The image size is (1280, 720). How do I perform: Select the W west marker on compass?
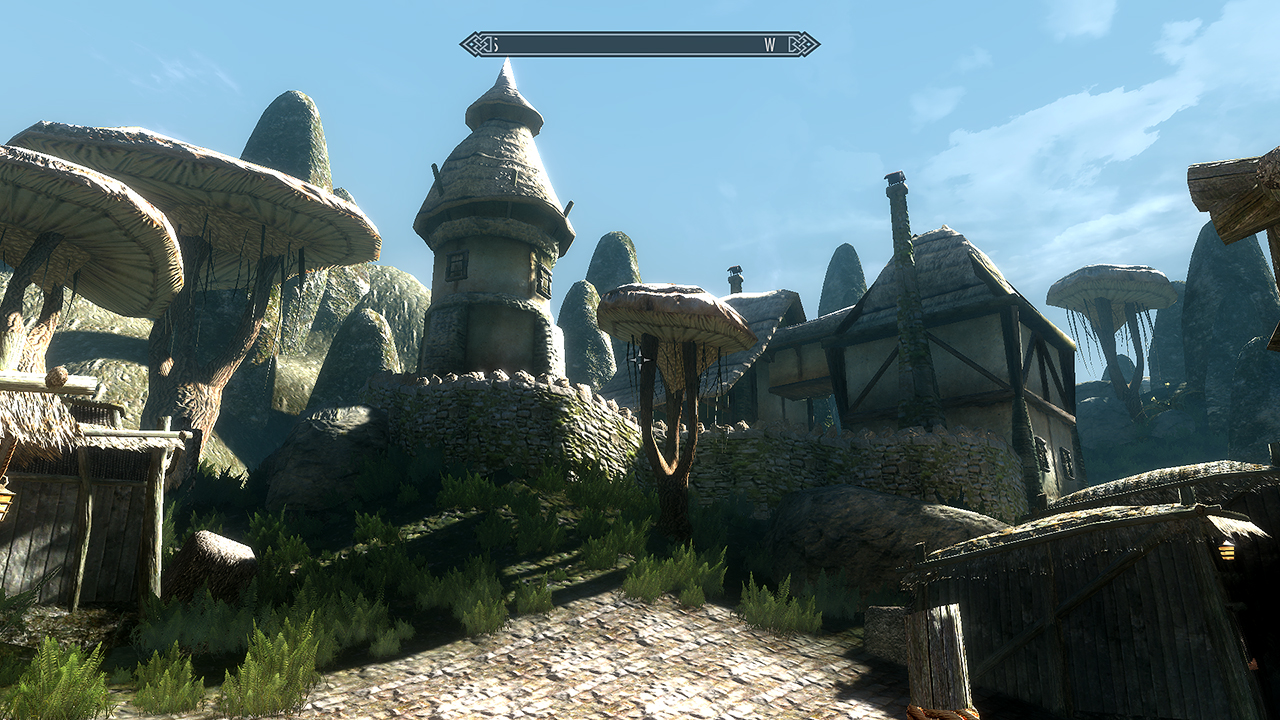pos(769,44)
